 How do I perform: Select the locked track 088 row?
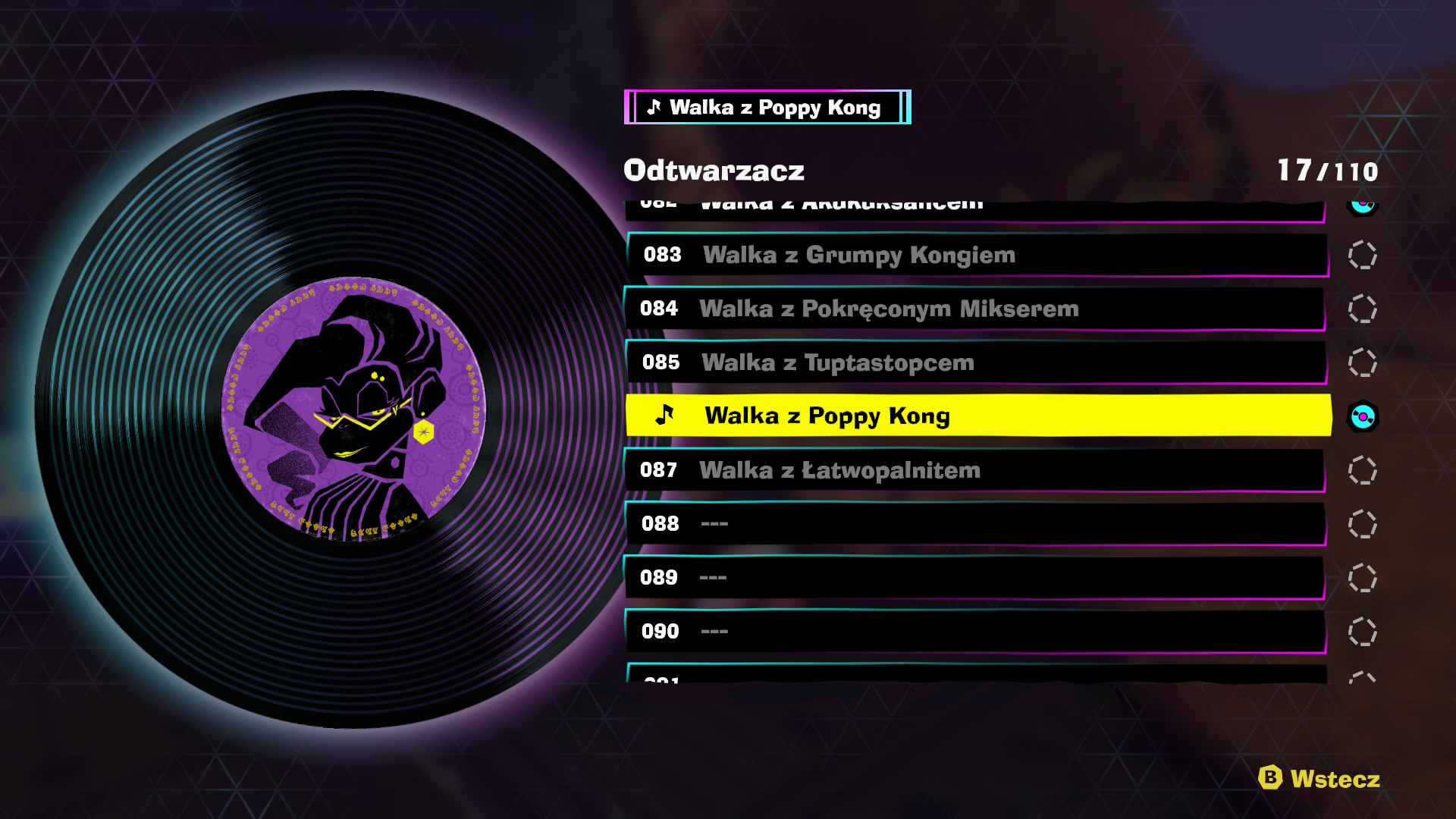pos(975,524)
